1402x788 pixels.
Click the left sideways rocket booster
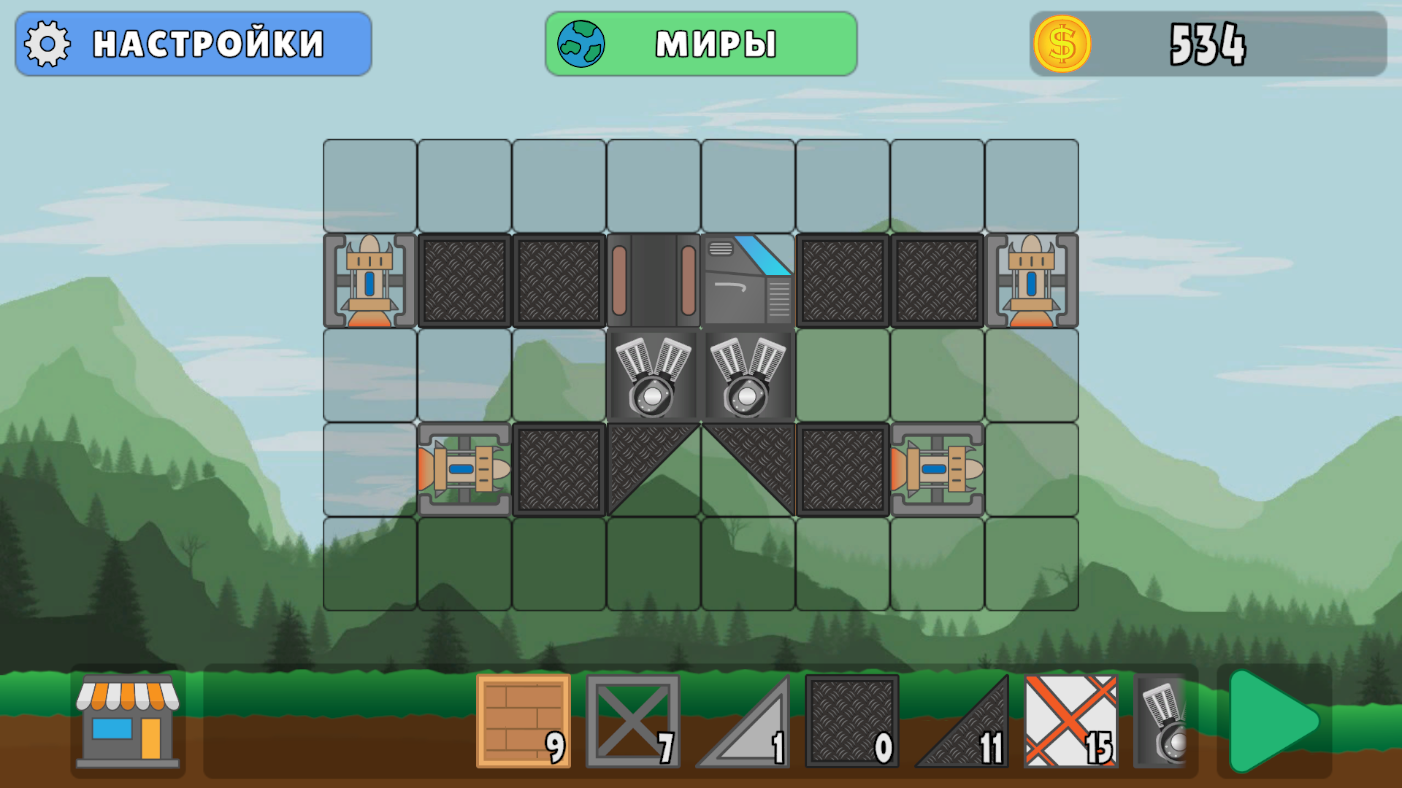(x=465, y=468)
